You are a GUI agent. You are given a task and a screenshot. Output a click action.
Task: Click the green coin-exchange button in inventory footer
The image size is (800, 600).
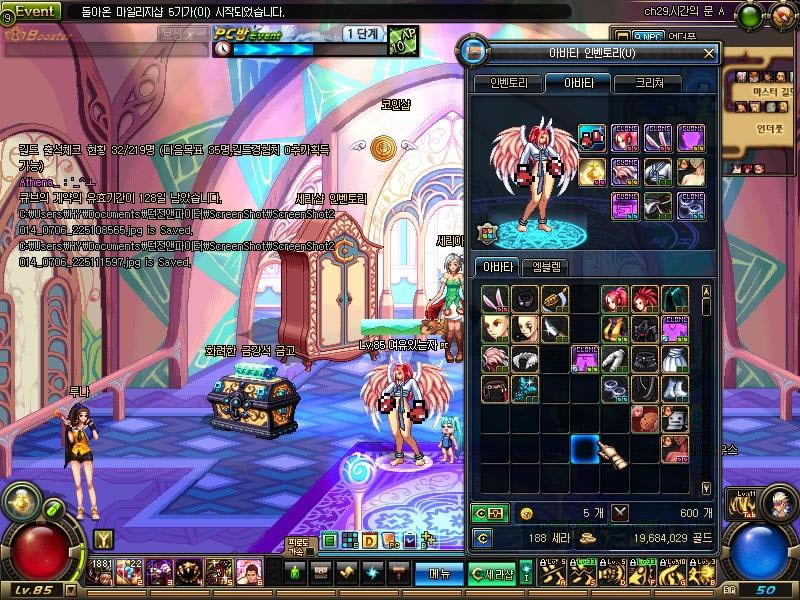point(489,513)
